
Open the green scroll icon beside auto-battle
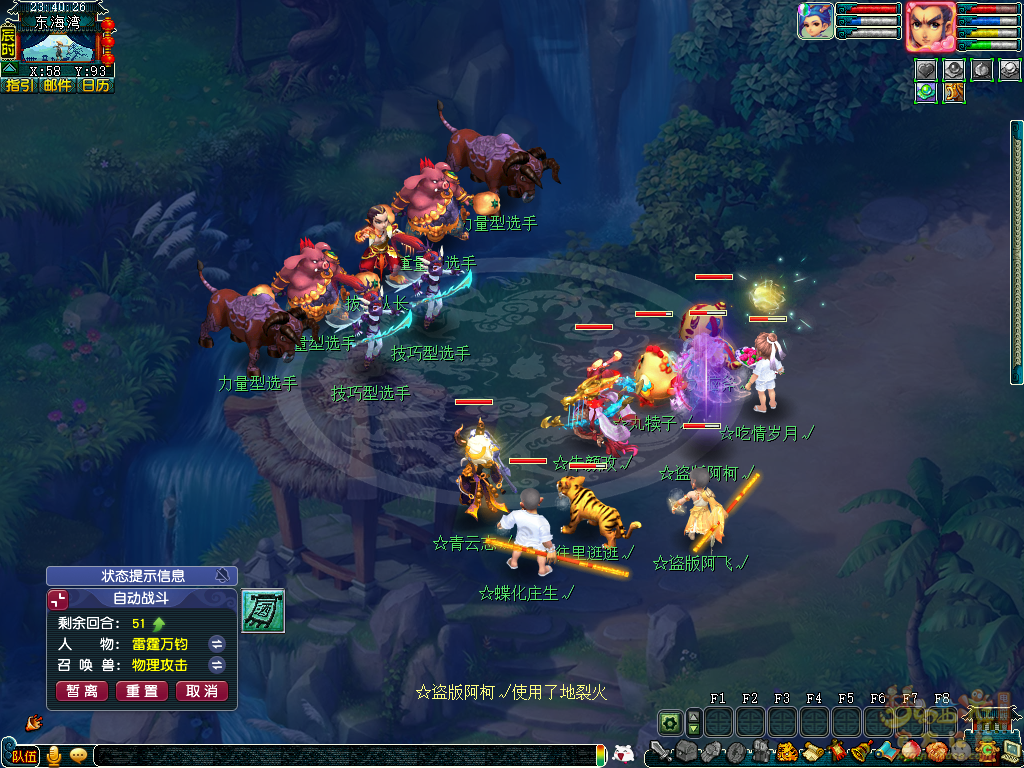point(263,611)
